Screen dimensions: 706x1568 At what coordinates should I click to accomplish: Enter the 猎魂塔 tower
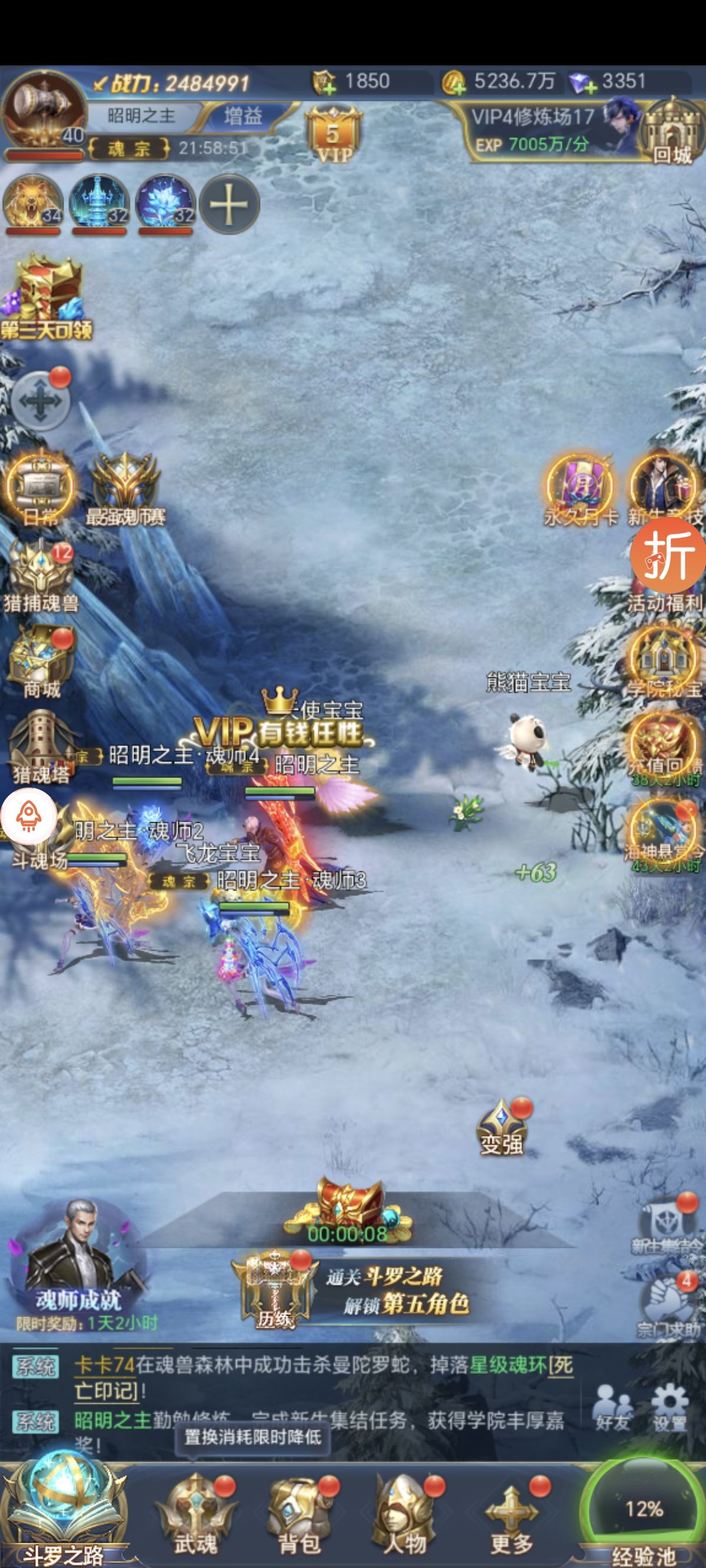(x=41, y=746)
